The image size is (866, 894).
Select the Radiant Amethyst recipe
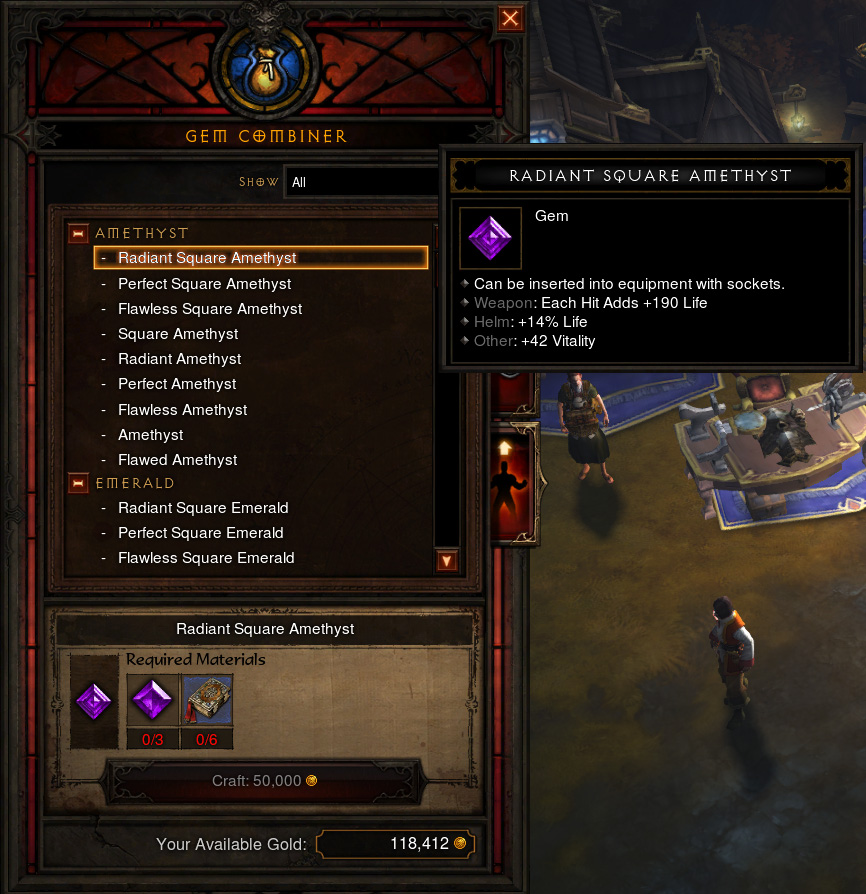180,359
